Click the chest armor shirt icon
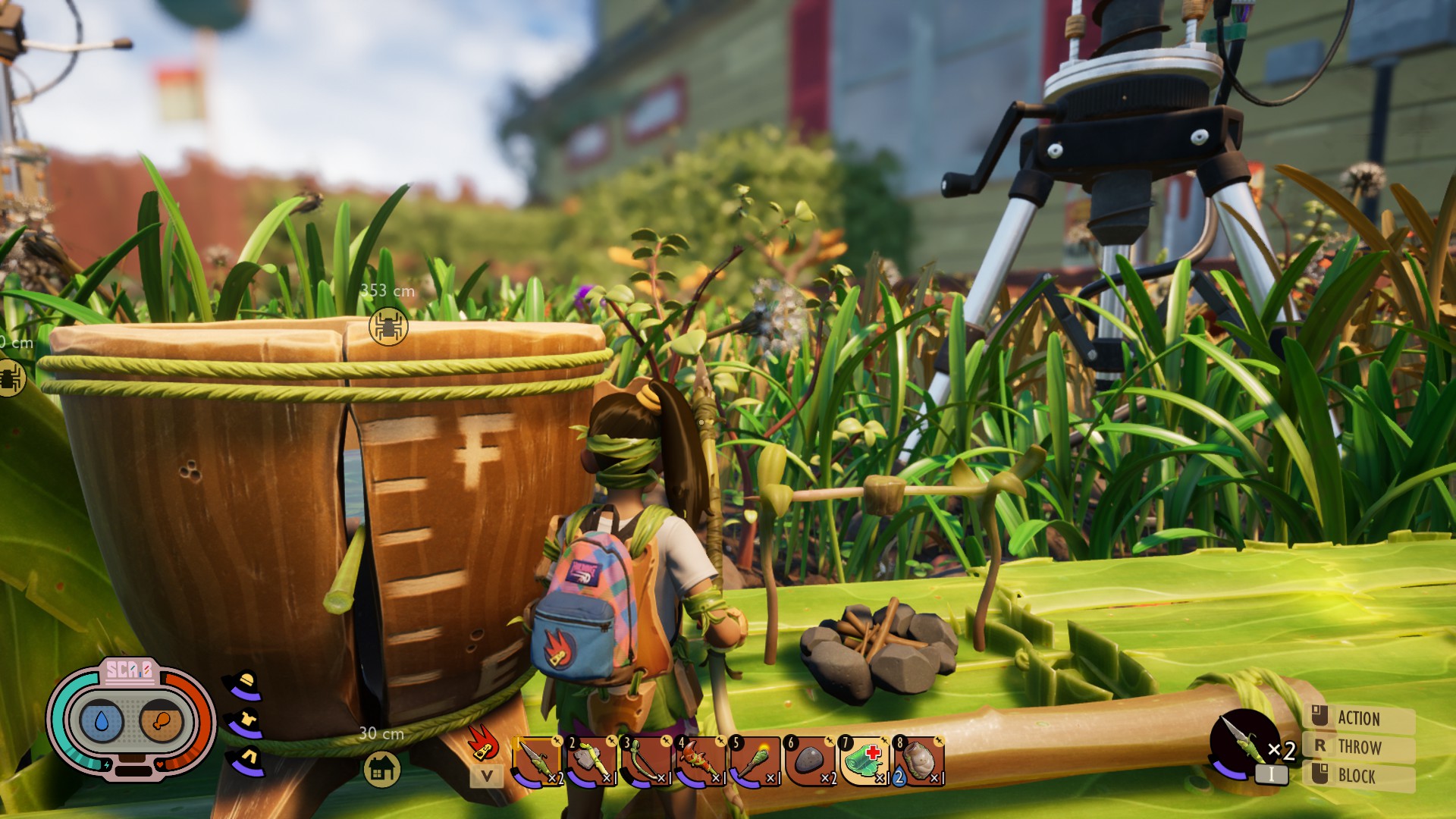 245,723
